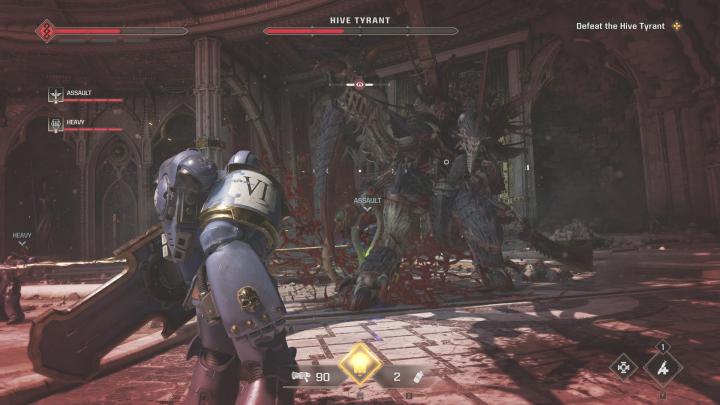The height and width of the screenshot is (405, 720).
Task: Activate the glowing yellow diamond ability icon
Action: [359, 365]
